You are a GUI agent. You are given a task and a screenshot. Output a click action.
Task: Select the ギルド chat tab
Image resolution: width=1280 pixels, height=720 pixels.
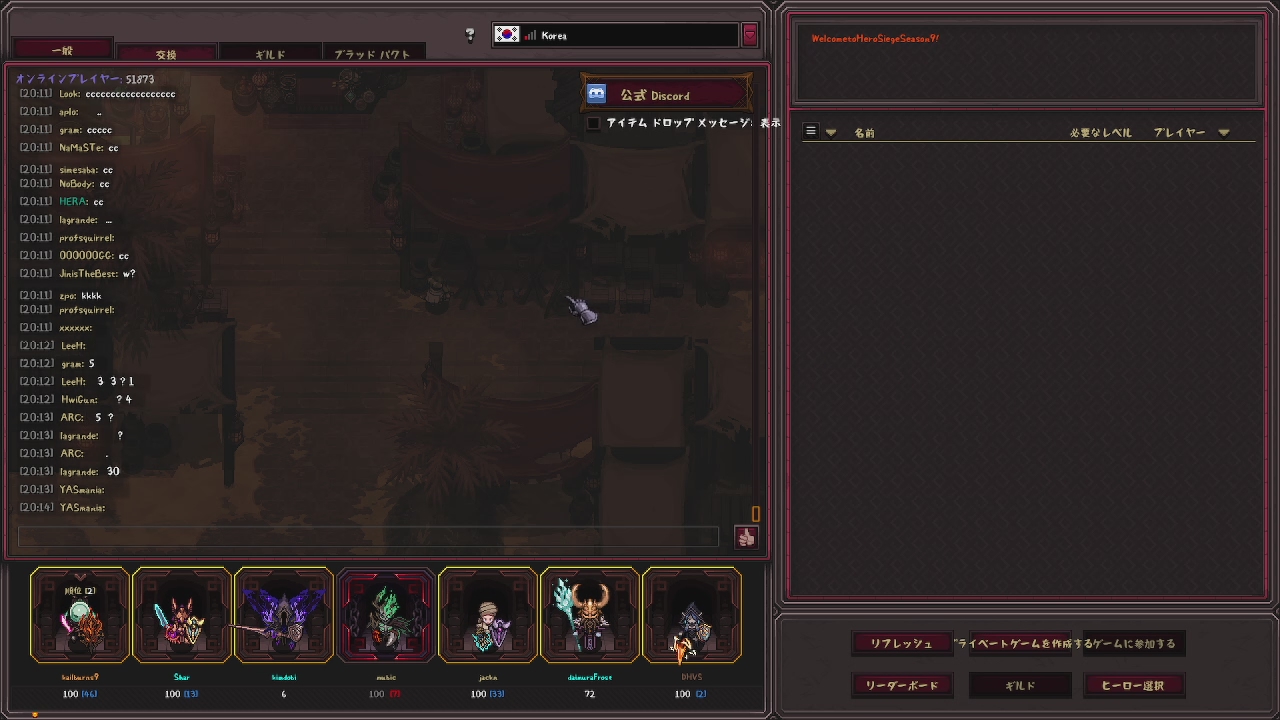[270, 54]
